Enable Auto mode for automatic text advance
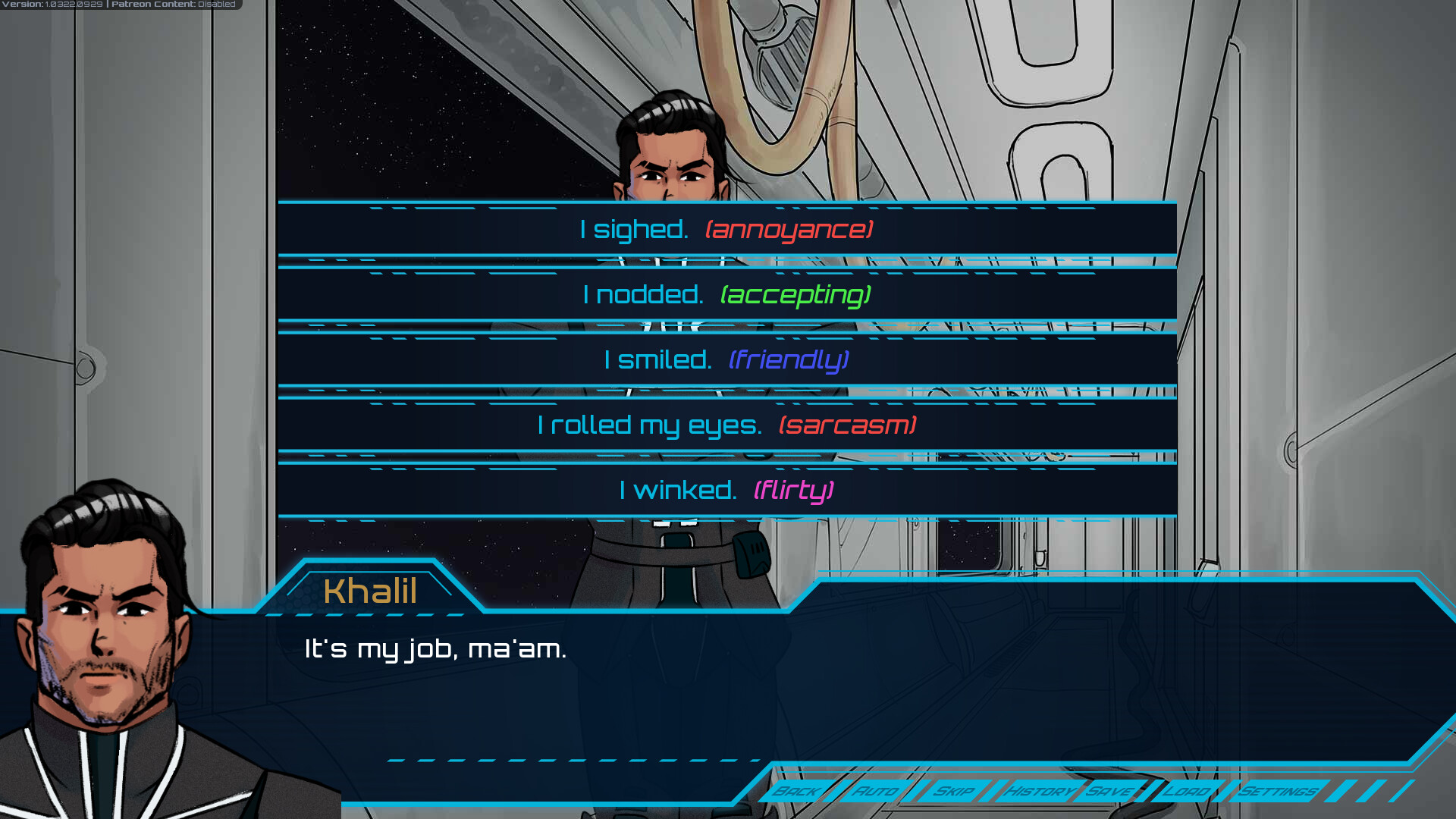The image size is (1456, 819). tap(877, 791)
